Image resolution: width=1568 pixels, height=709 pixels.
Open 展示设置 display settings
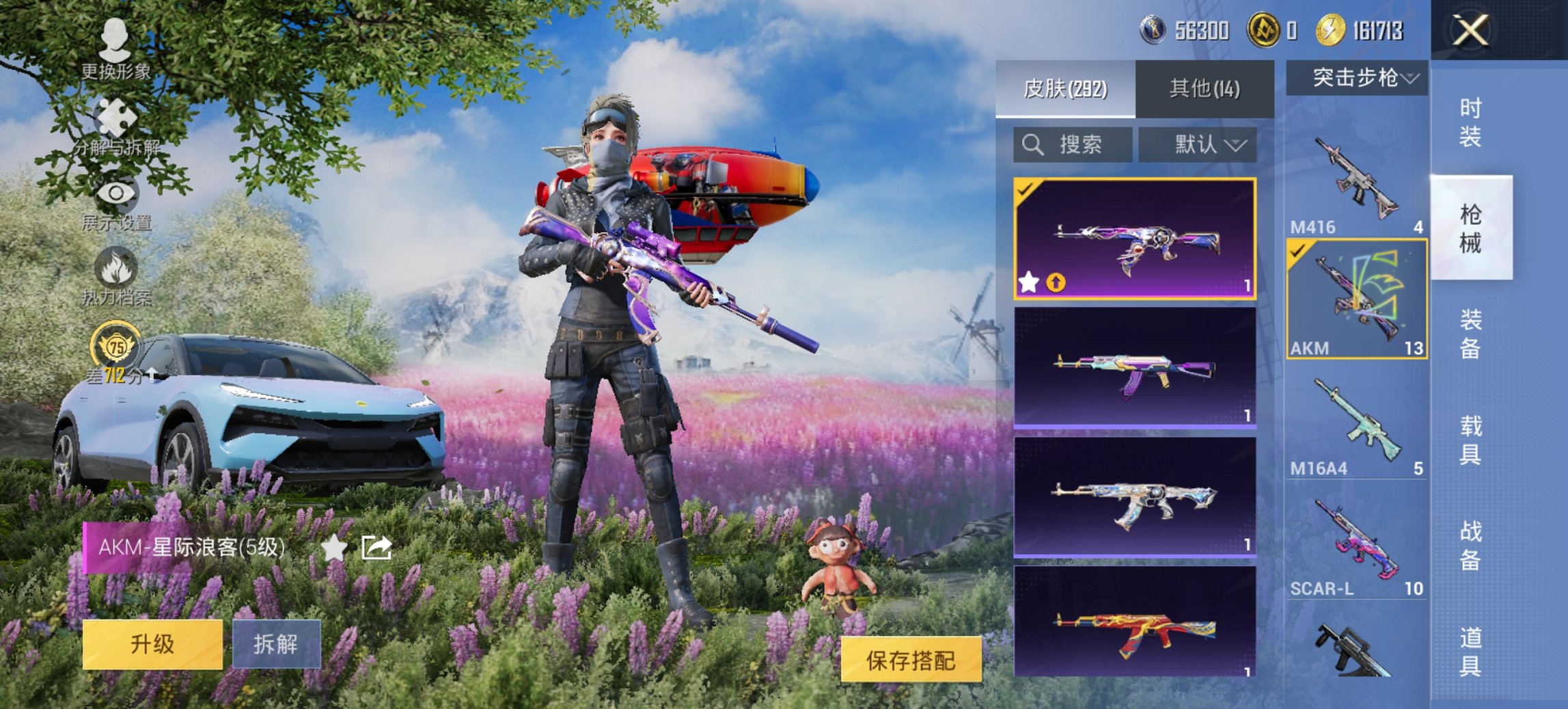[x=115, y=198]
